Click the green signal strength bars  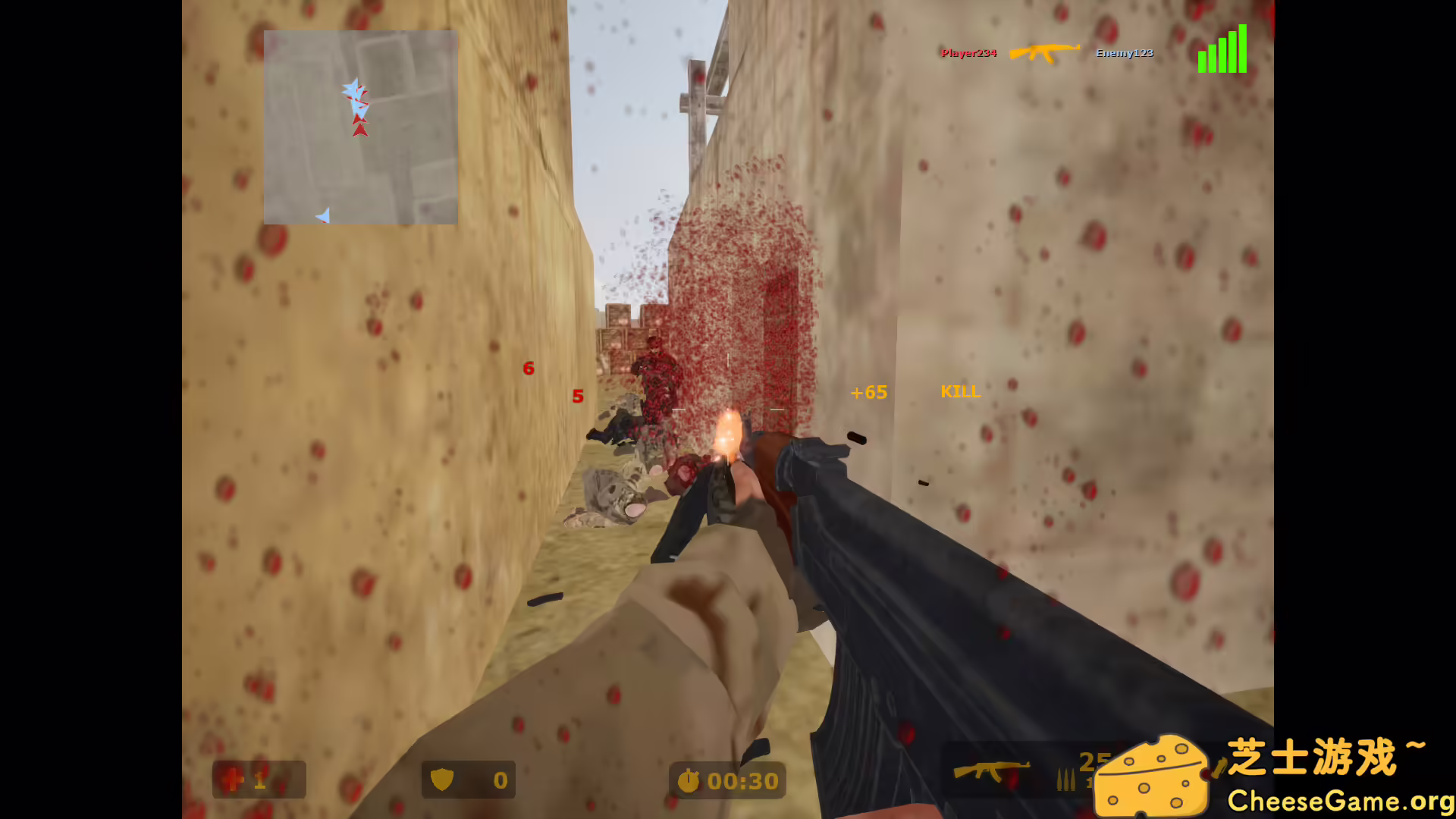tap(1223, 52)
